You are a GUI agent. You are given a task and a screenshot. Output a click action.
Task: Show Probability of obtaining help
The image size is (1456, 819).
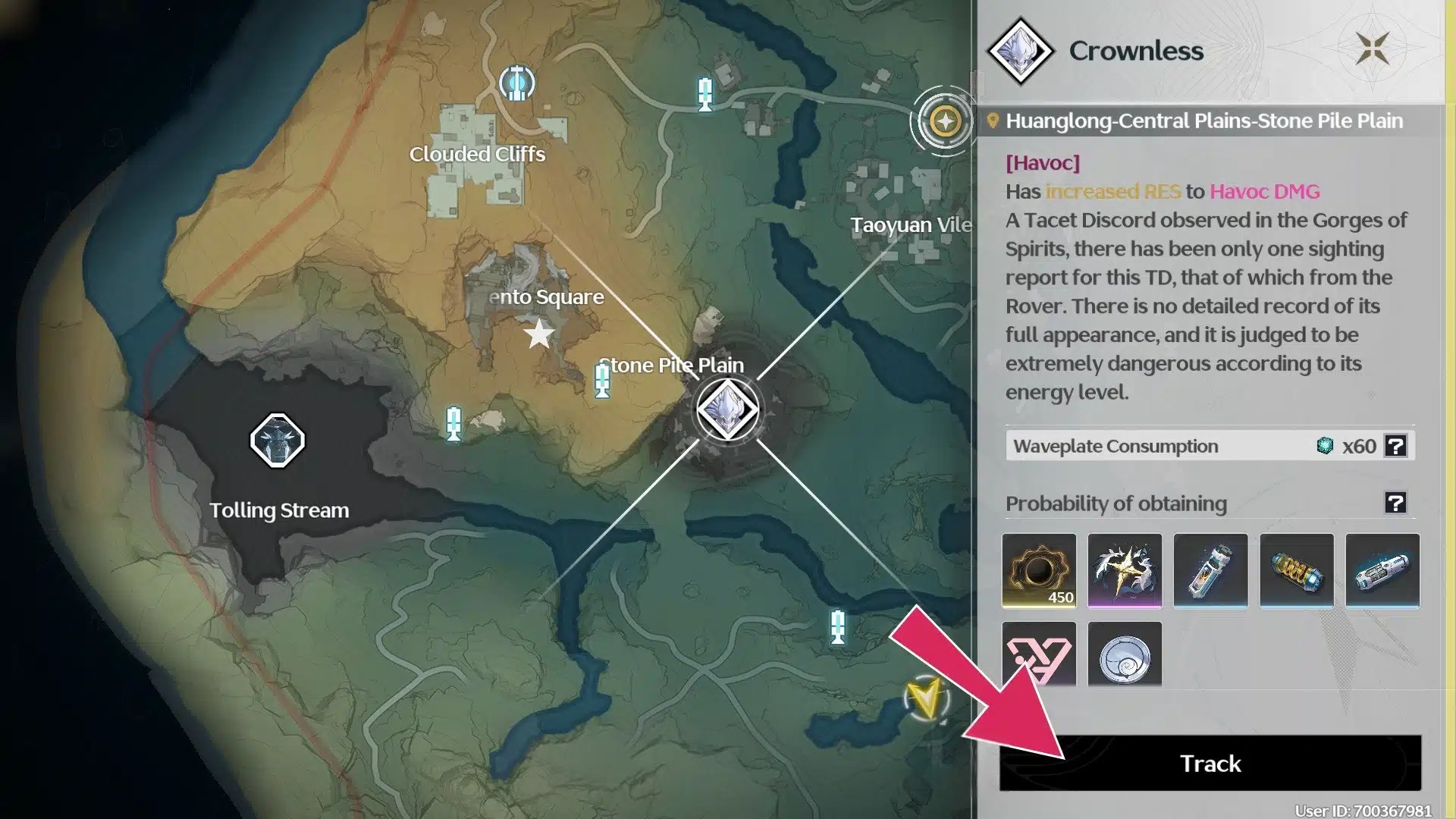tap(1395, 503)
